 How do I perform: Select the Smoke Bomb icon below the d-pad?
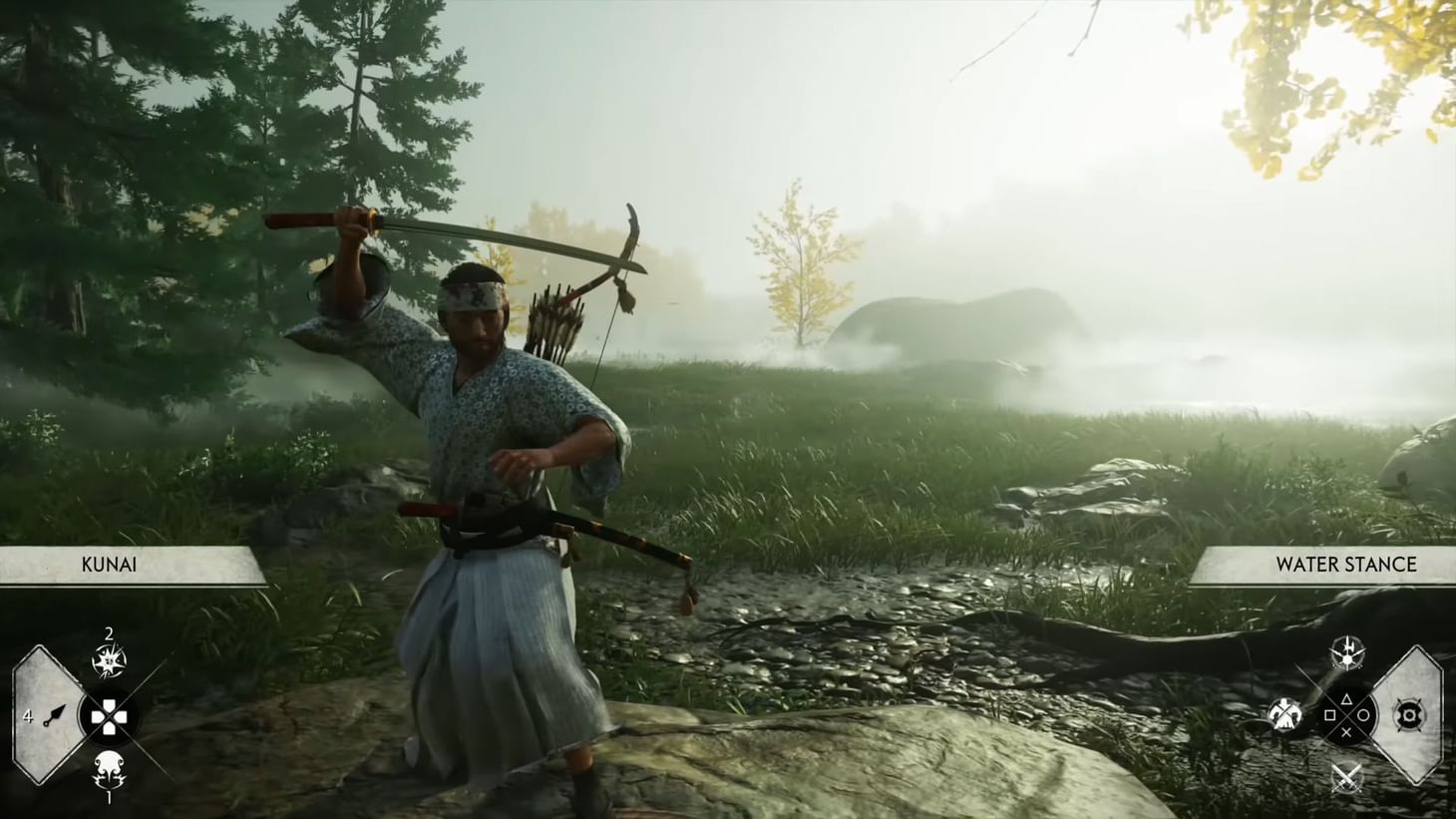pos(110,769)
